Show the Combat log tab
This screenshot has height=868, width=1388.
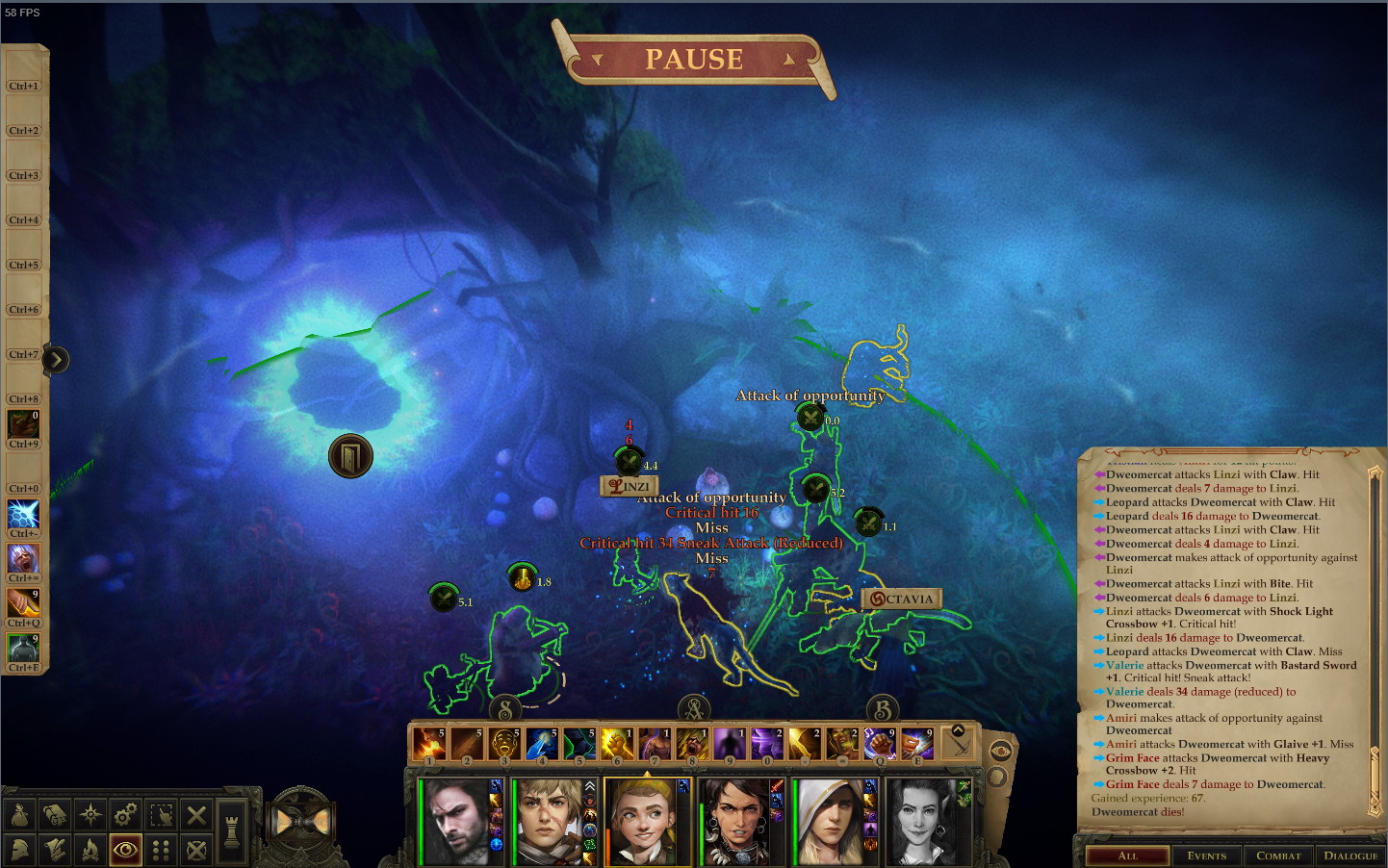(1278, 855)
